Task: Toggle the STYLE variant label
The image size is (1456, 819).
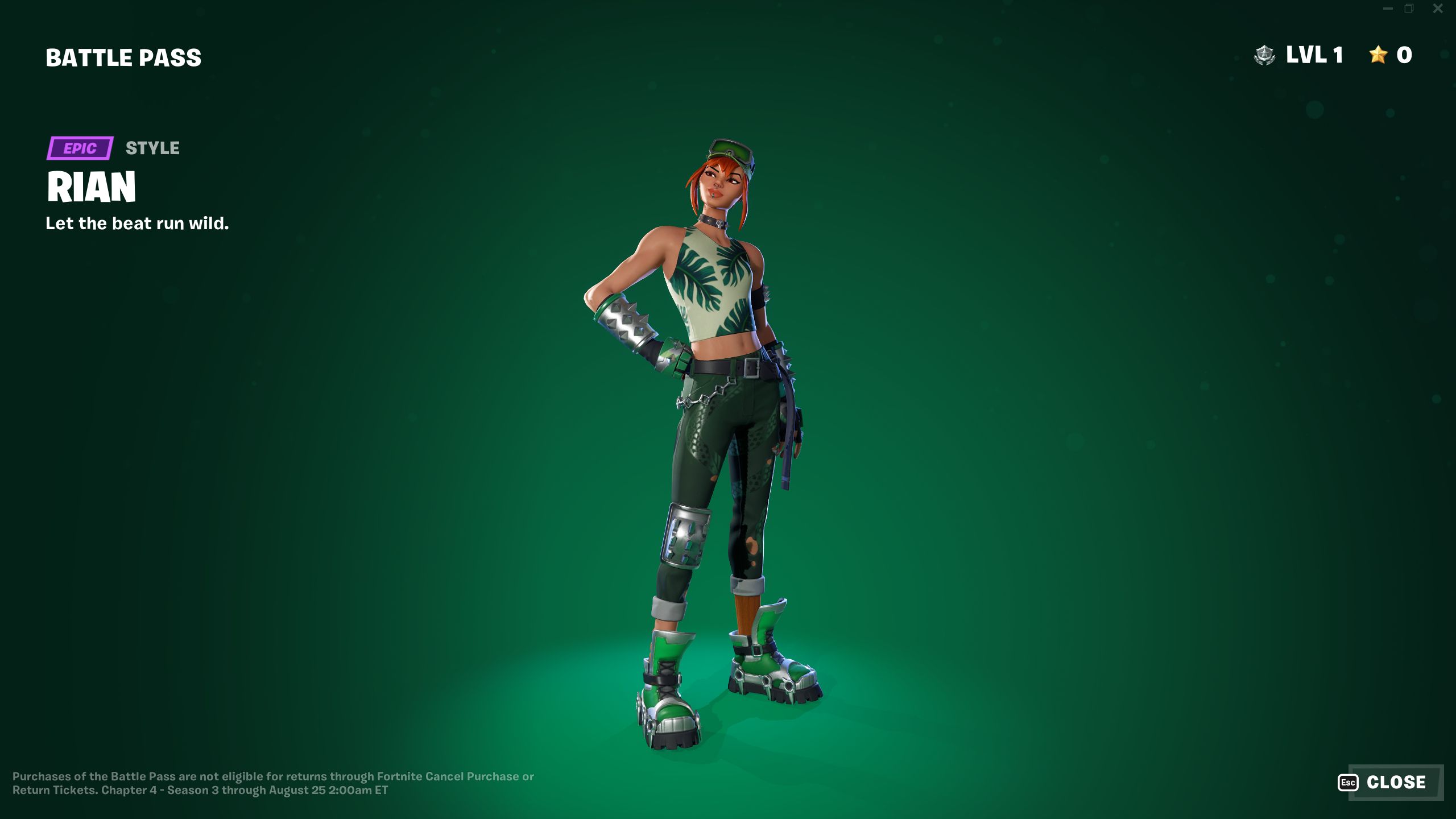Action: pos(151,148)
